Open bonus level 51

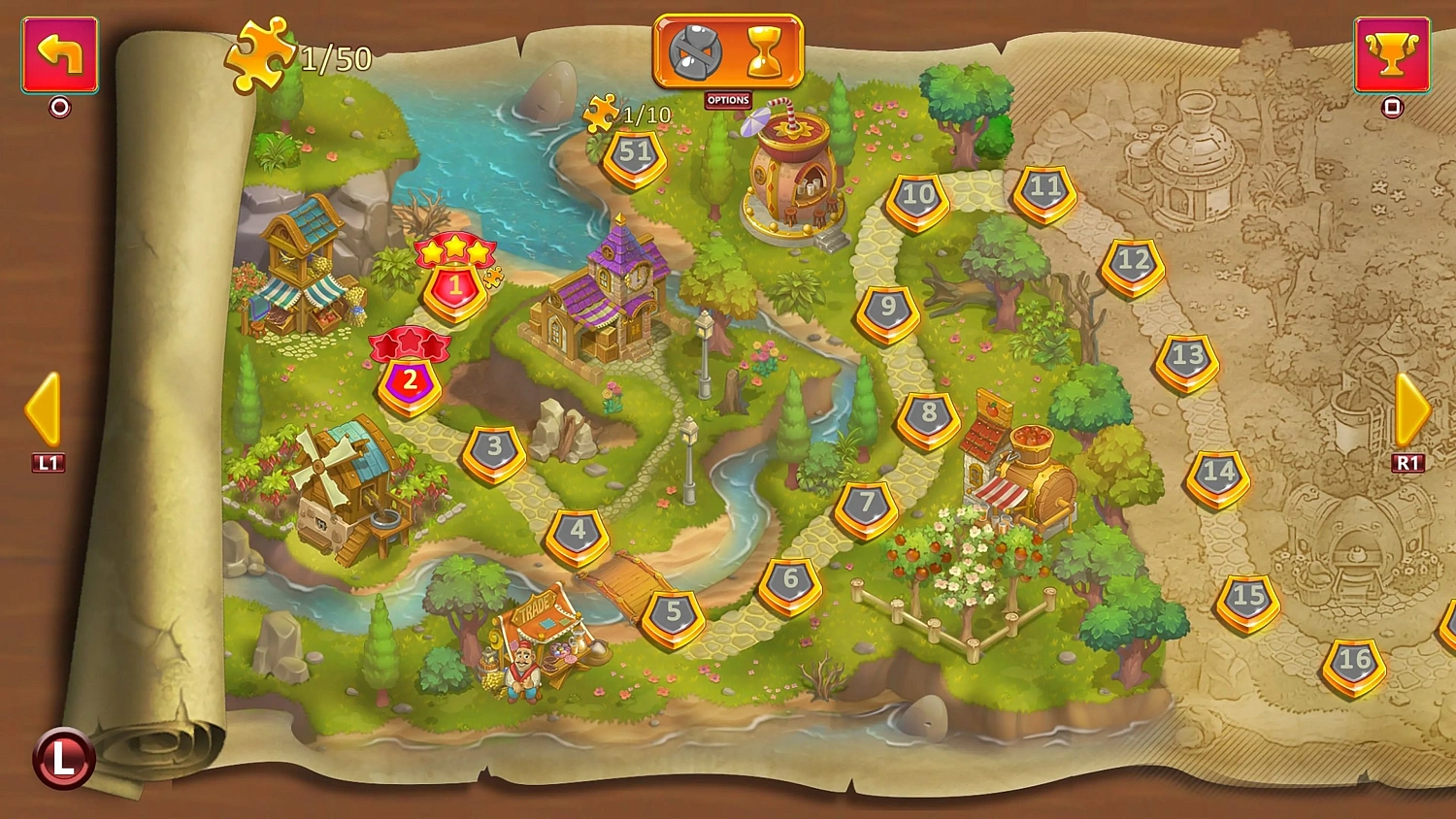click(635, 153)
